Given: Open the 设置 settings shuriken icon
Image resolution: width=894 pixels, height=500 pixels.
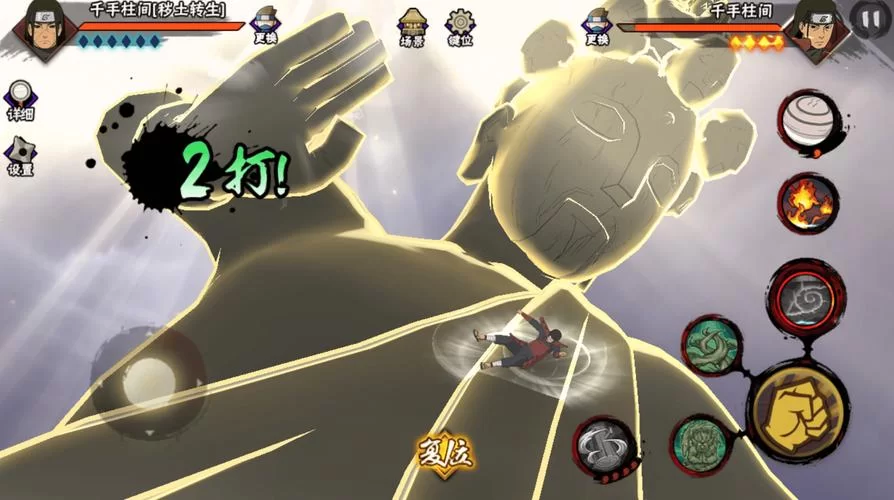Looking at the screenshot, I should [x=20, y=155].
